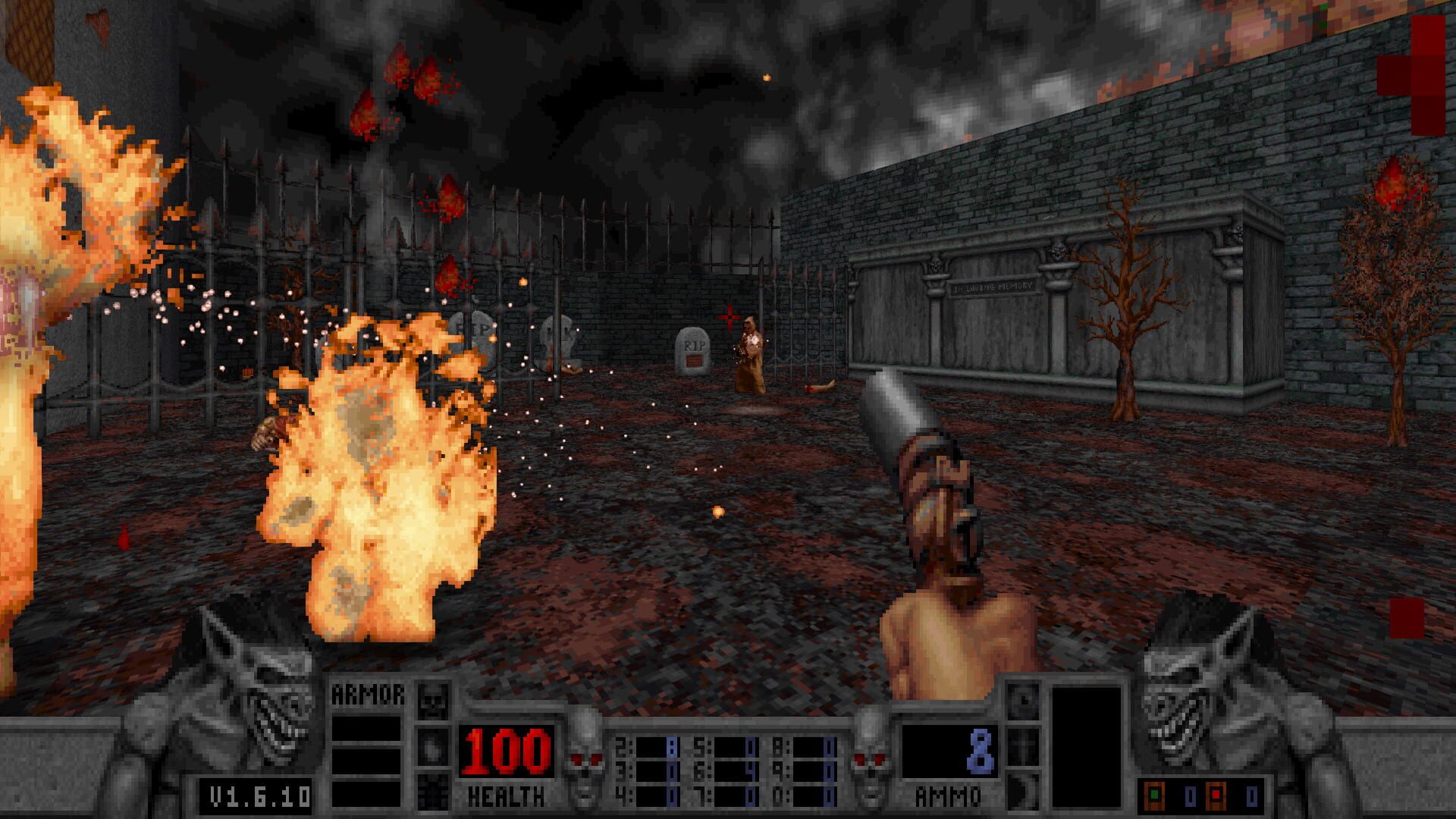Click the empty power-up inventory box
Screen dimensions: 1456x819
1088,747
